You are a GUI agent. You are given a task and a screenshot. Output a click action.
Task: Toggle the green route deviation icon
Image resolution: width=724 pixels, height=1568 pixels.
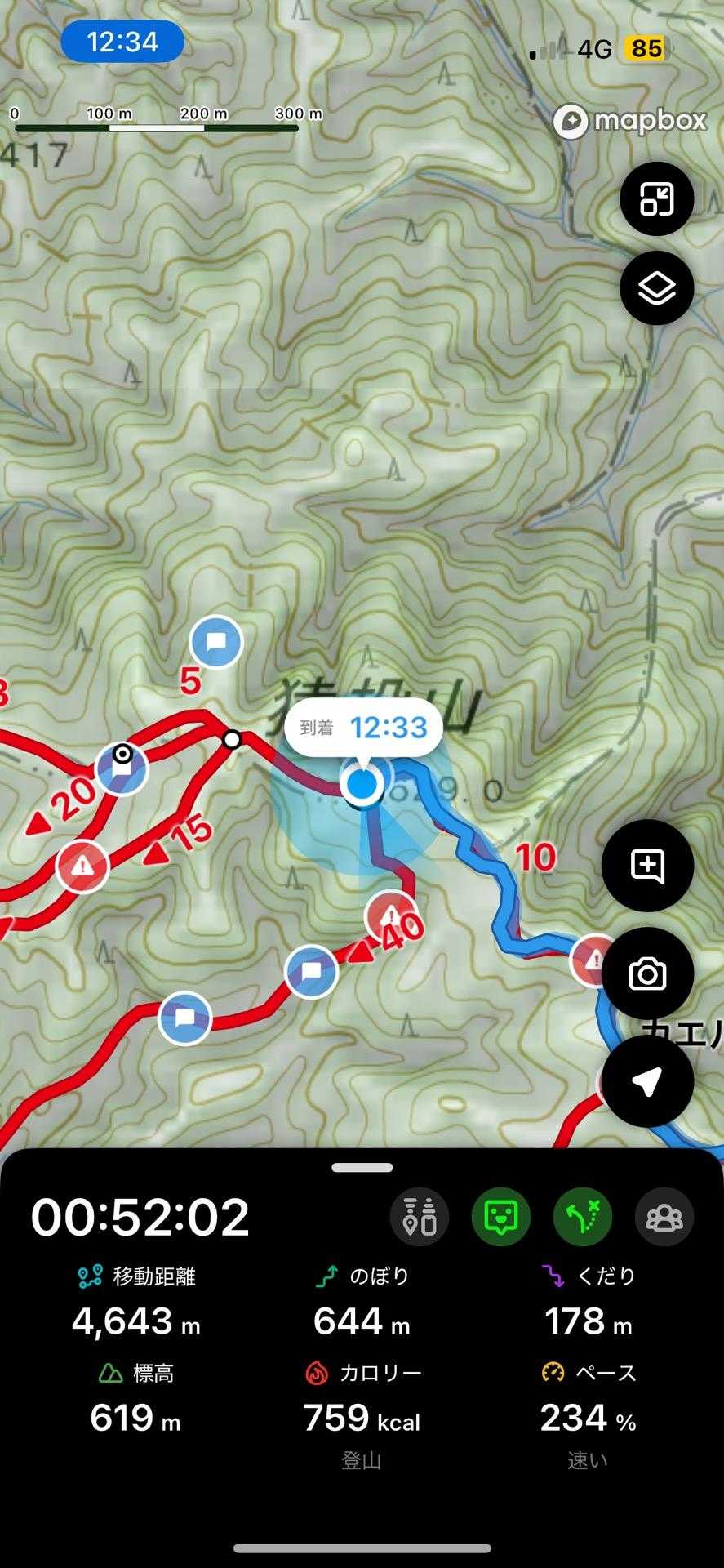click(583, 1217)
